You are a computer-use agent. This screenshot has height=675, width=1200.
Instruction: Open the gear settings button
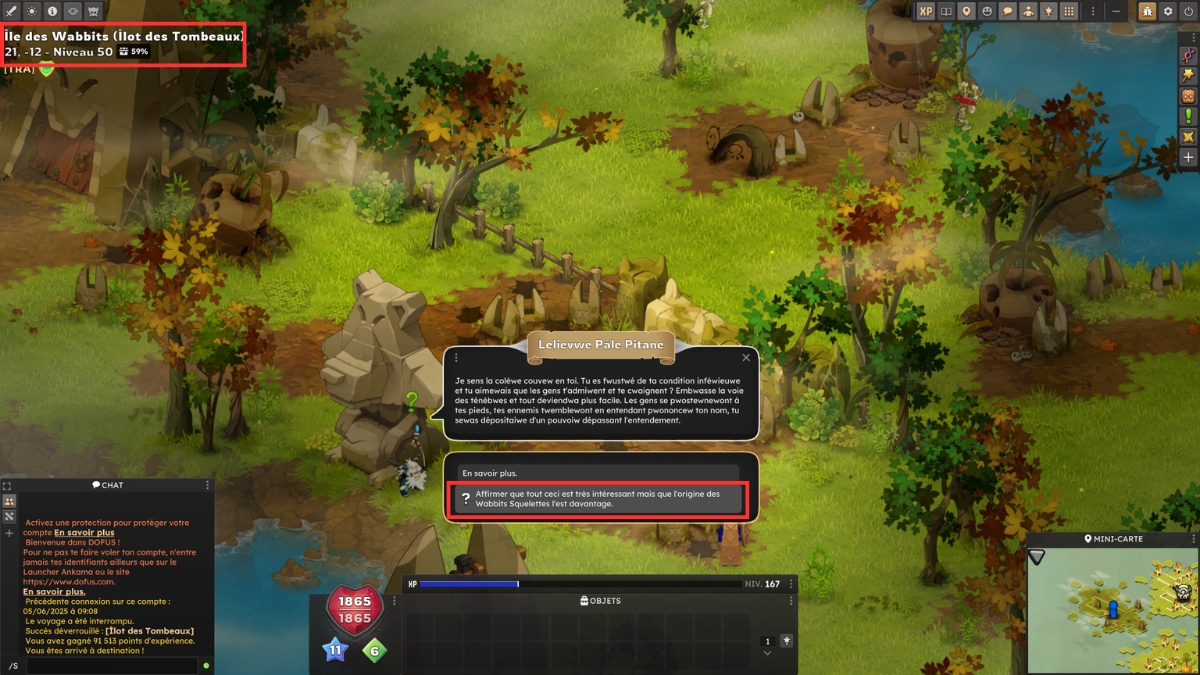pyautogui.click(x=1168, y=11)
